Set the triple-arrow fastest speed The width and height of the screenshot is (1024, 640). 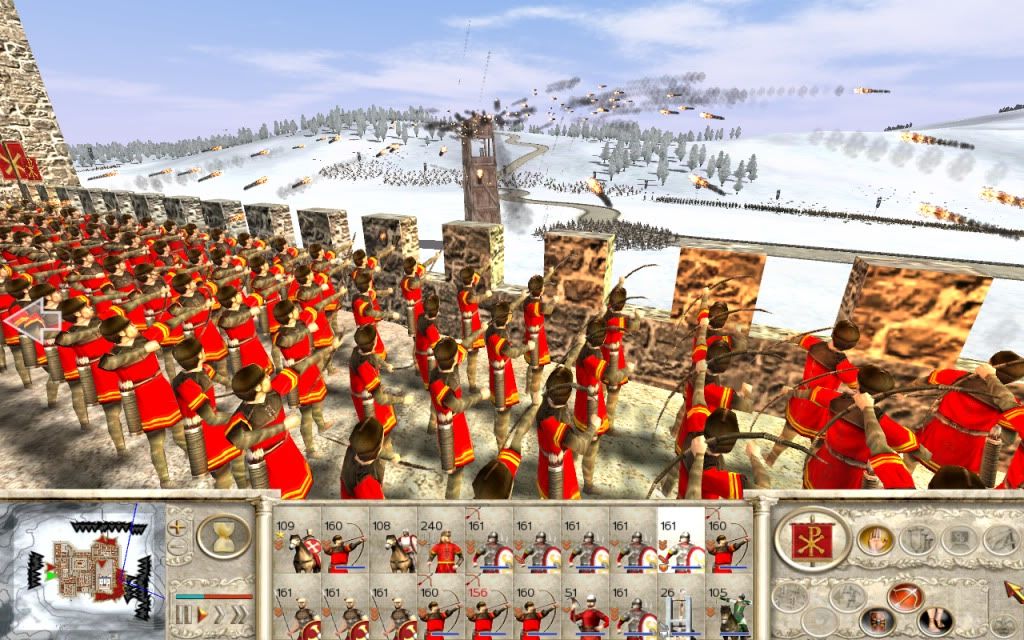(x=240, y=613)
